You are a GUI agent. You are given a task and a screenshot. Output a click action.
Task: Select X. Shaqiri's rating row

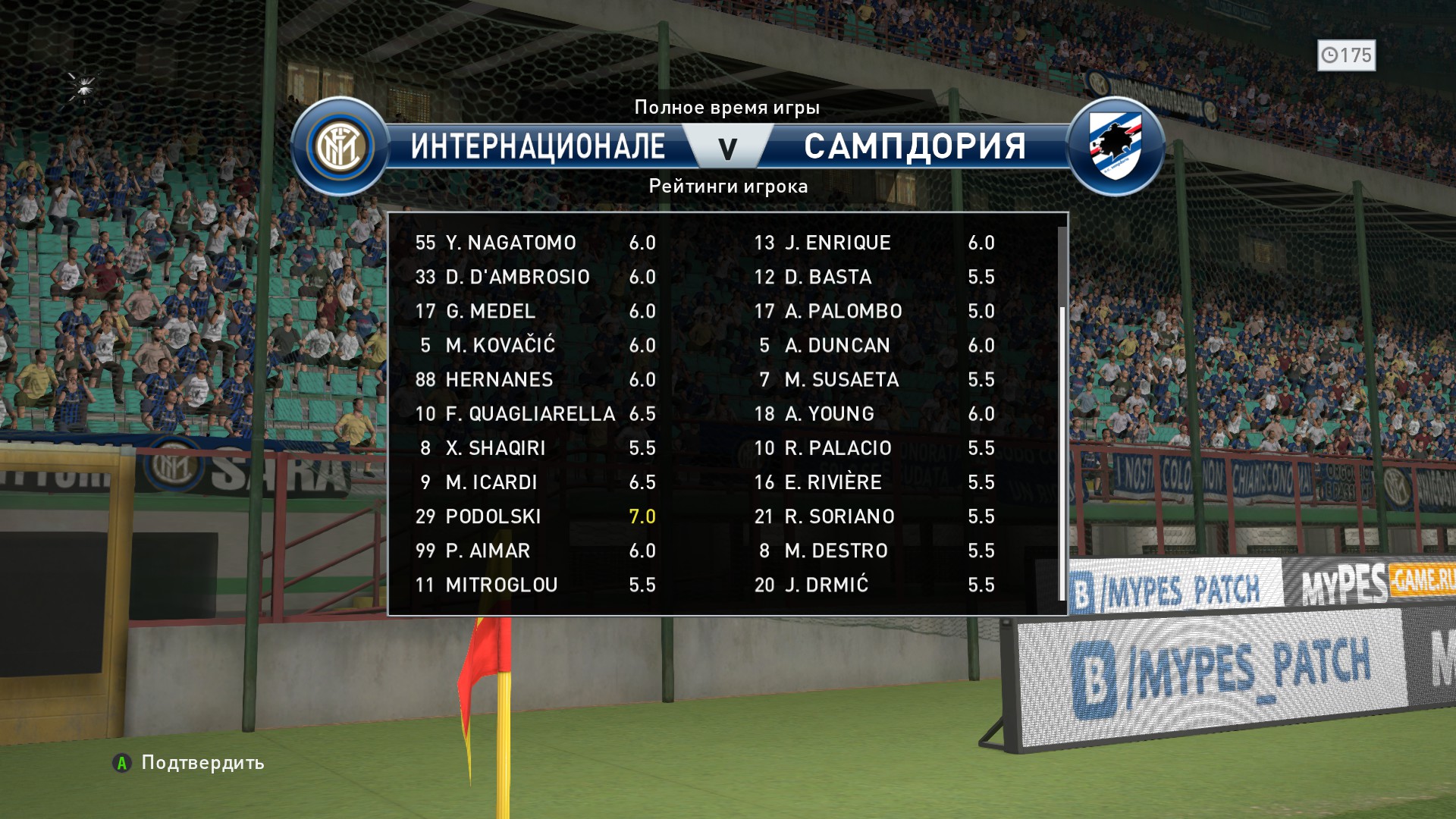[495, 448]
